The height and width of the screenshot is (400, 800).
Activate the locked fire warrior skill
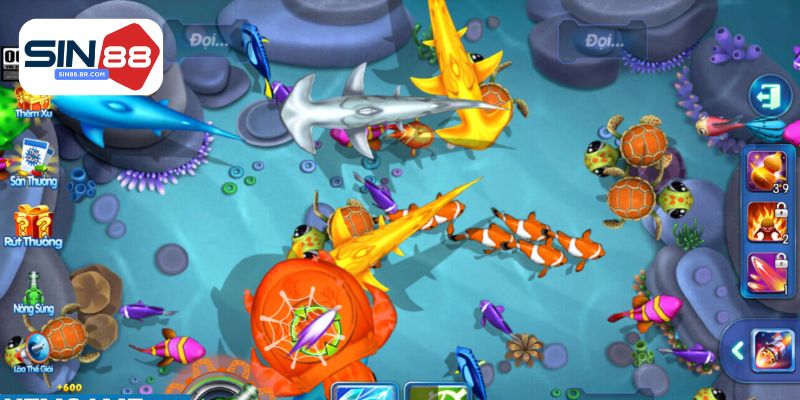(x=768, y=222)
